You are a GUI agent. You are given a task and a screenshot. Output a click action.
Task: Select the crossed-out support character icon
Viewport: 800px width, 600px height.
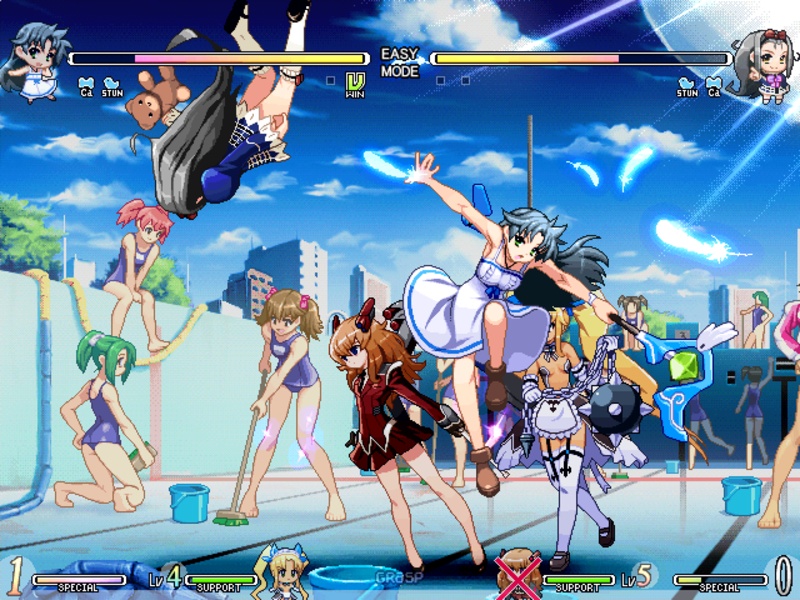[x=518, y=571]
